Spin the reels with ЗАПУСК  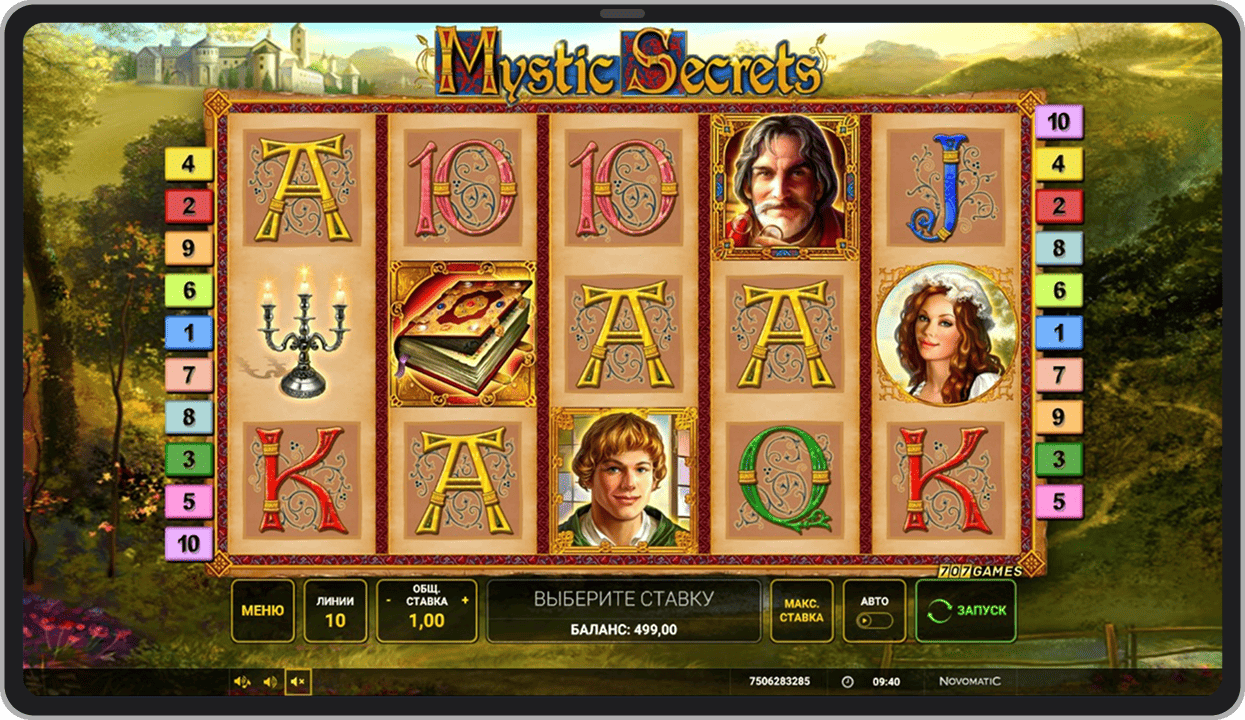click(x=966, y=610)
